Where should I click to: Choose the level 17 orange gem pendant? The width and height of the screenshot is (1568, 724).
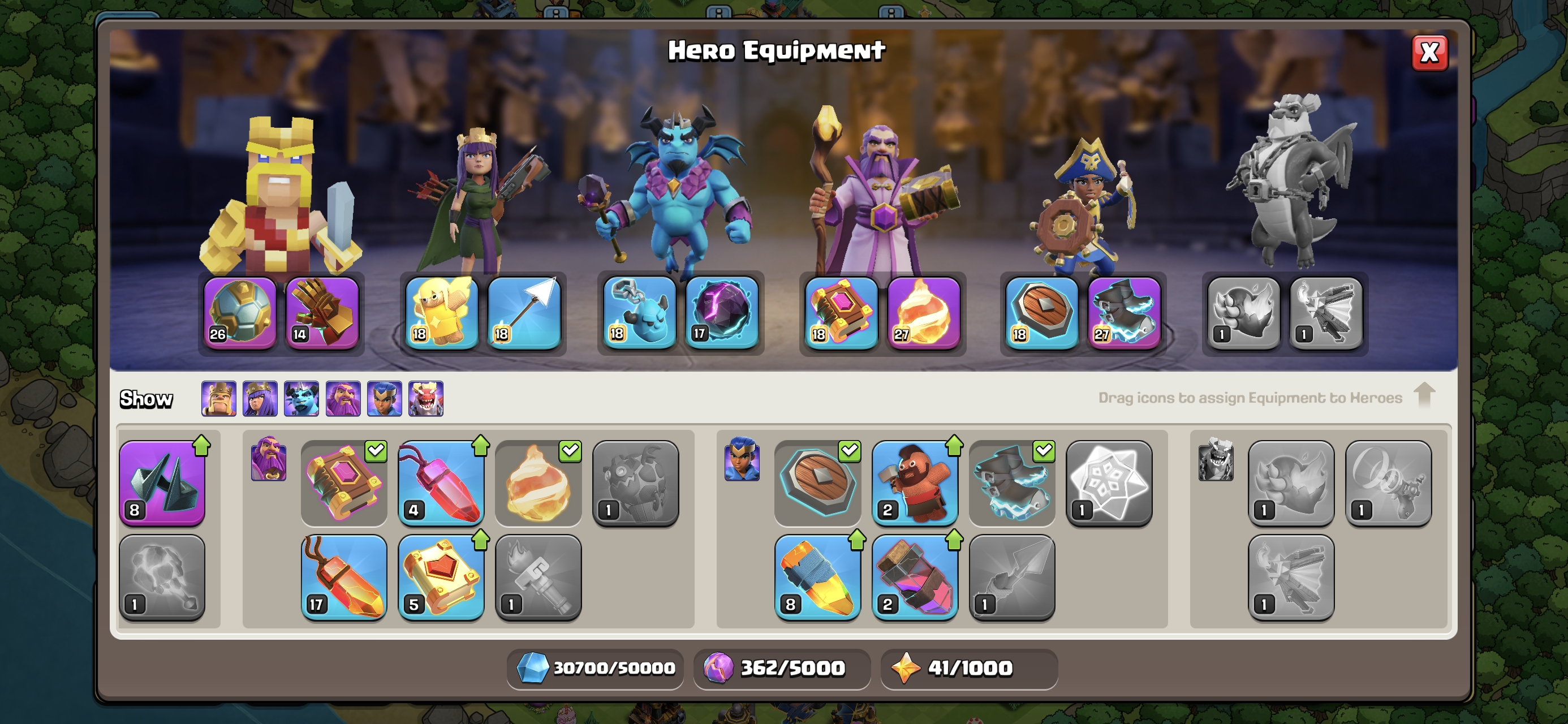click(x=344, y=578)
